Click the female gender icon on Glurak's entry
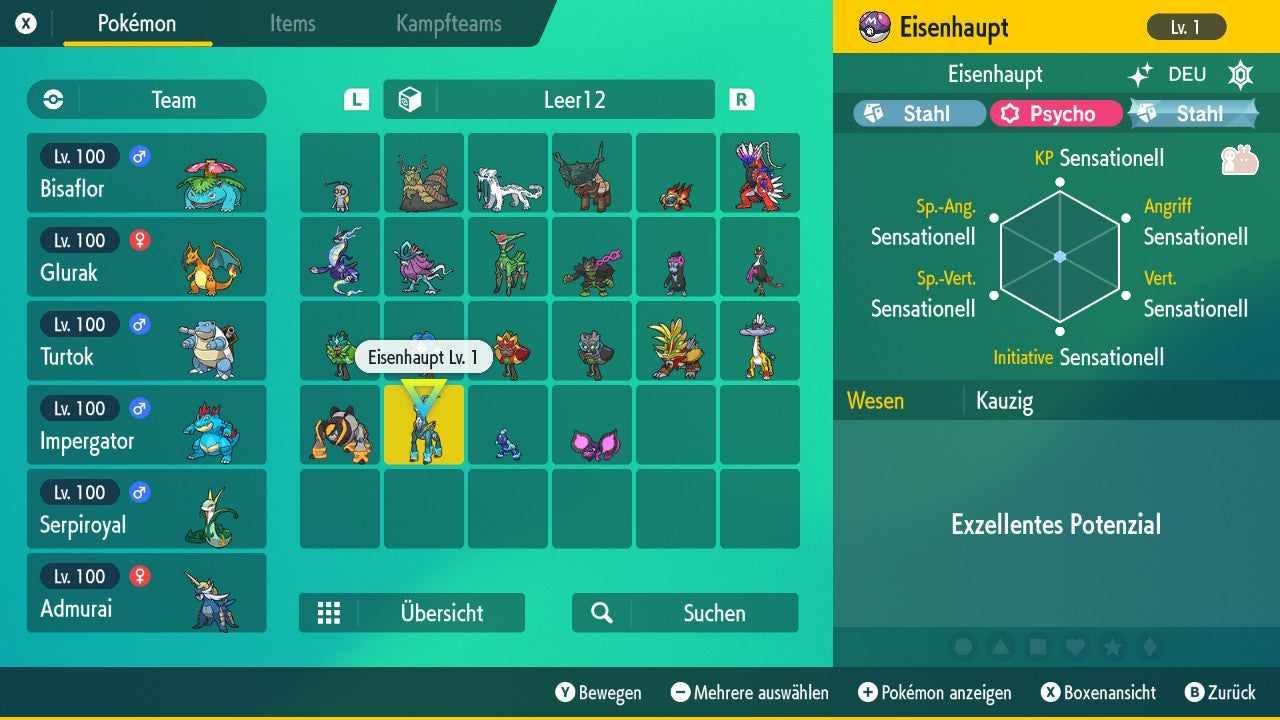 coord(139,241)
